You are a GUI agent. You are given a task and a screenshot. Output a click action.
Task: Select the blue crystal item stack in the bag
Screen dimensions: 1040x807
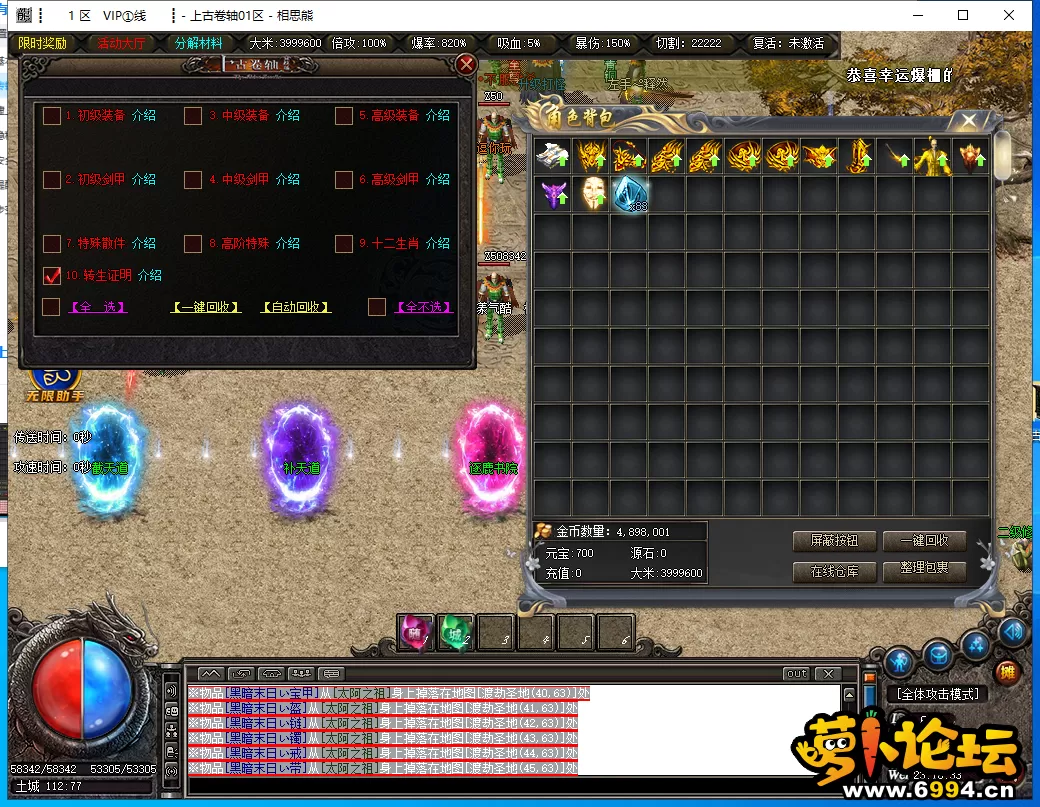tap(629, 193)
